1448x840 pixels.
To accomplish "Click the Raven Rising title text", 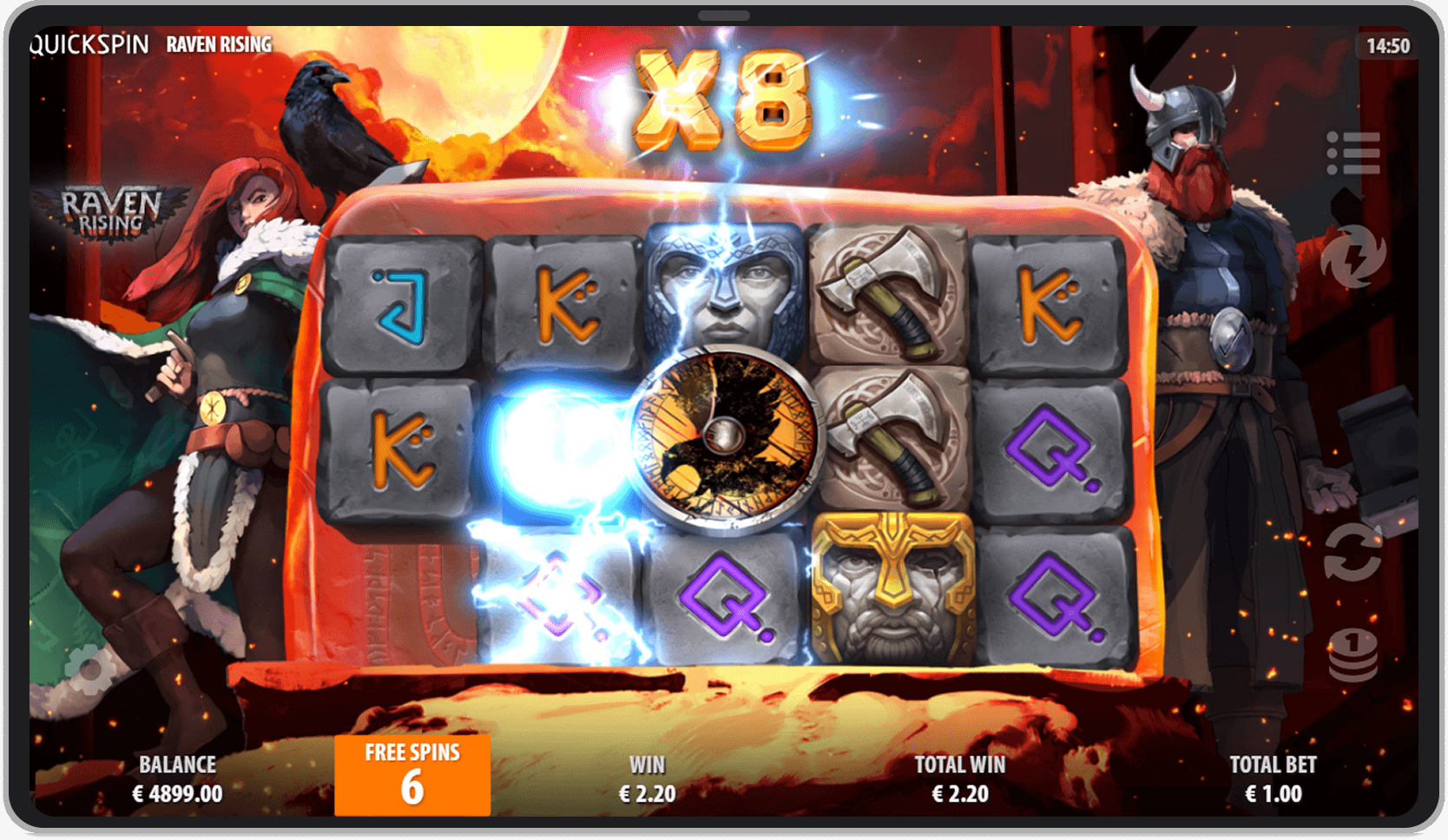I will [x=218, y=43].
